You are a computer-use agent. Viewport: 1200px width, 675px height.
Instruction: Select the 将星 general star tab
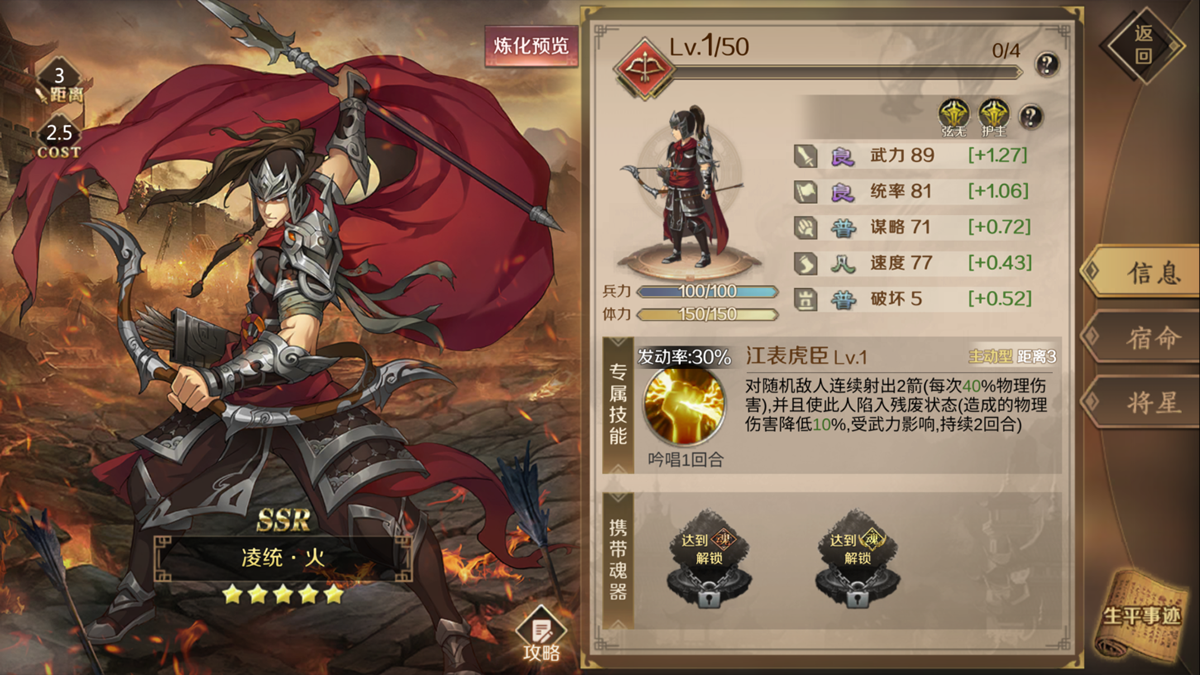[x=1141, y=403]
